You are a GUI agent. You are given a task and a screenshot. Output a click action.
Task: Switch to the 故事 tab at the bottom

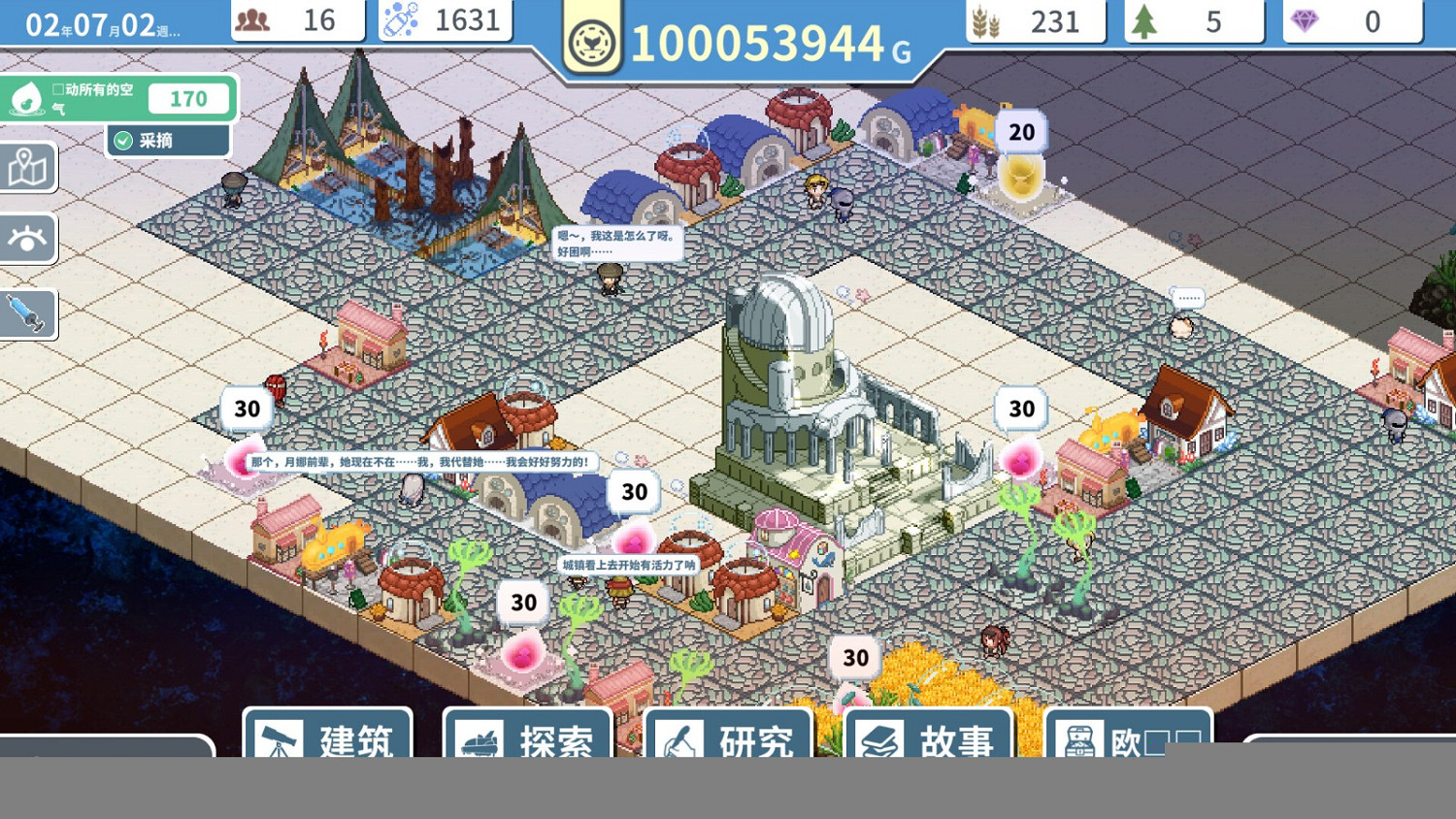(x=929, y=742)
